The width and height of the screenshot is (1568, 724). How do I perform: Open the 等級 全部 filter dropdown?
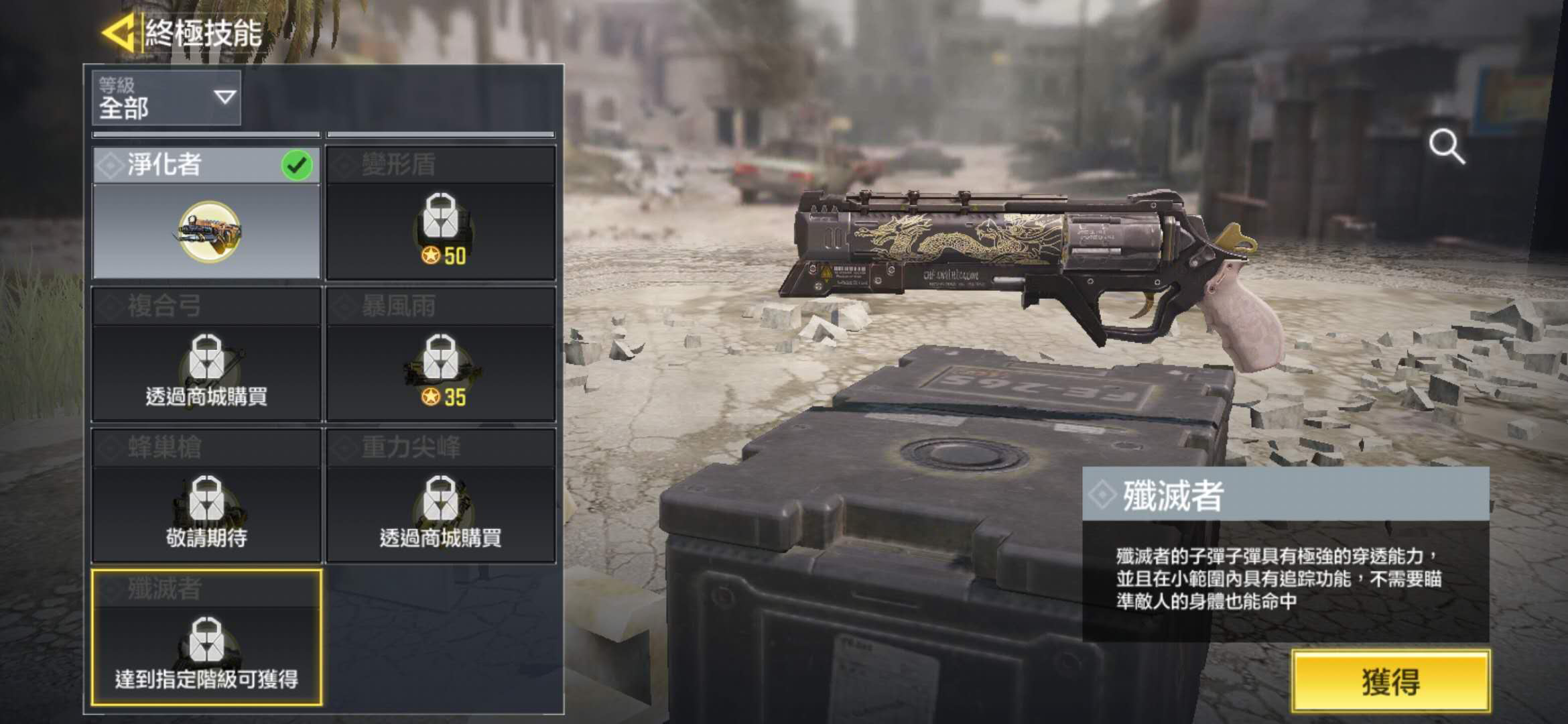pyautogui.click(x=166, y=98)
